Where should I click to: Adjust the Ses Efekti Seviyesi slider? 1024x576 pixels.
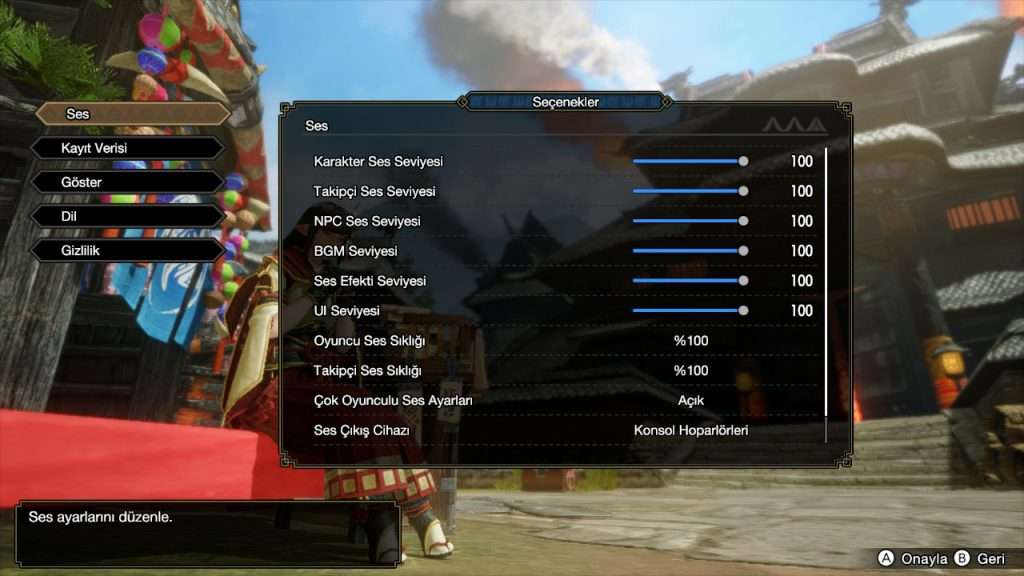(x=689, y=281)
